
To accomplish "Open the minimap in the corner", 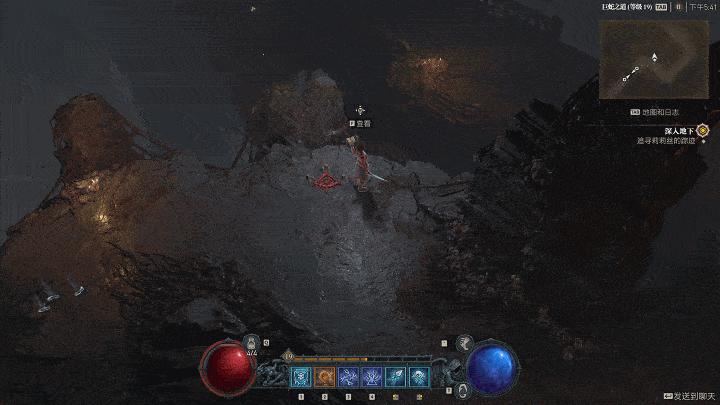I will pos(653,58).
